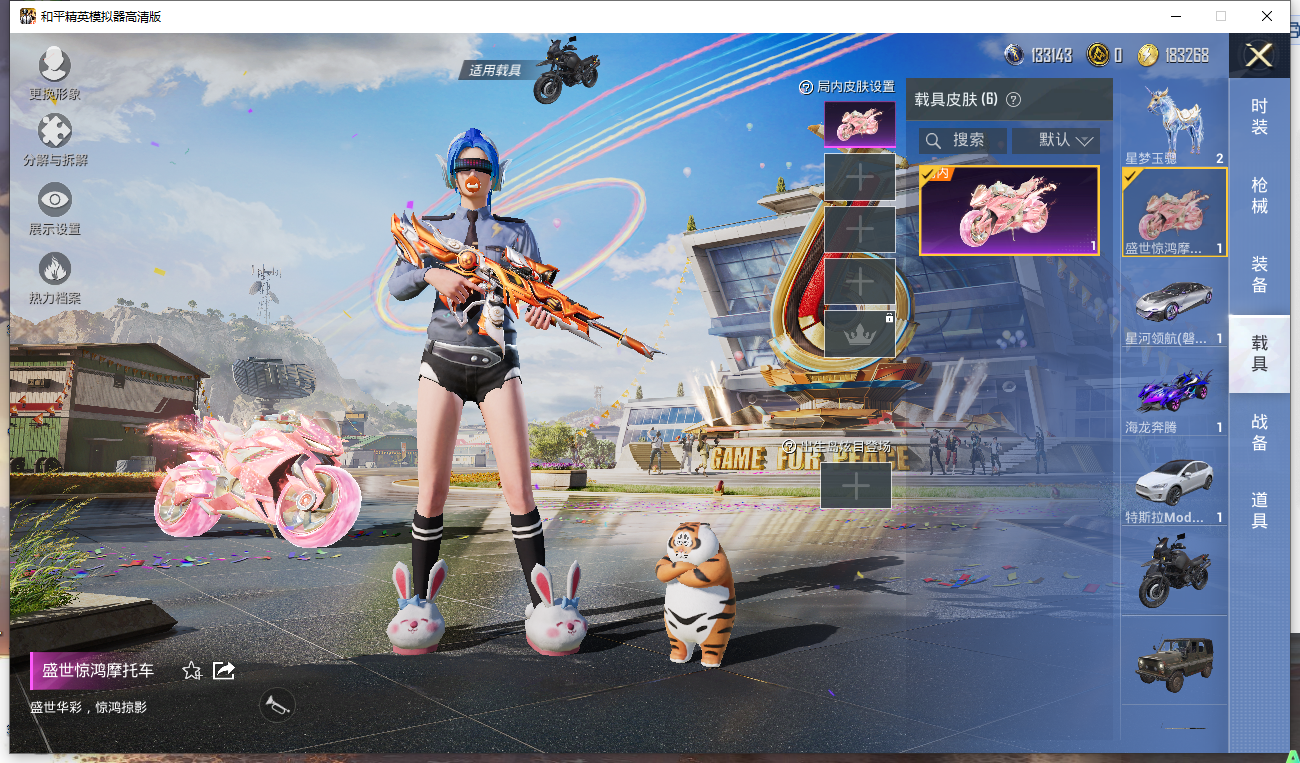Screen dimensions: 1300x763
Task: Open the 道具 tab
Action: [1259, 510]
